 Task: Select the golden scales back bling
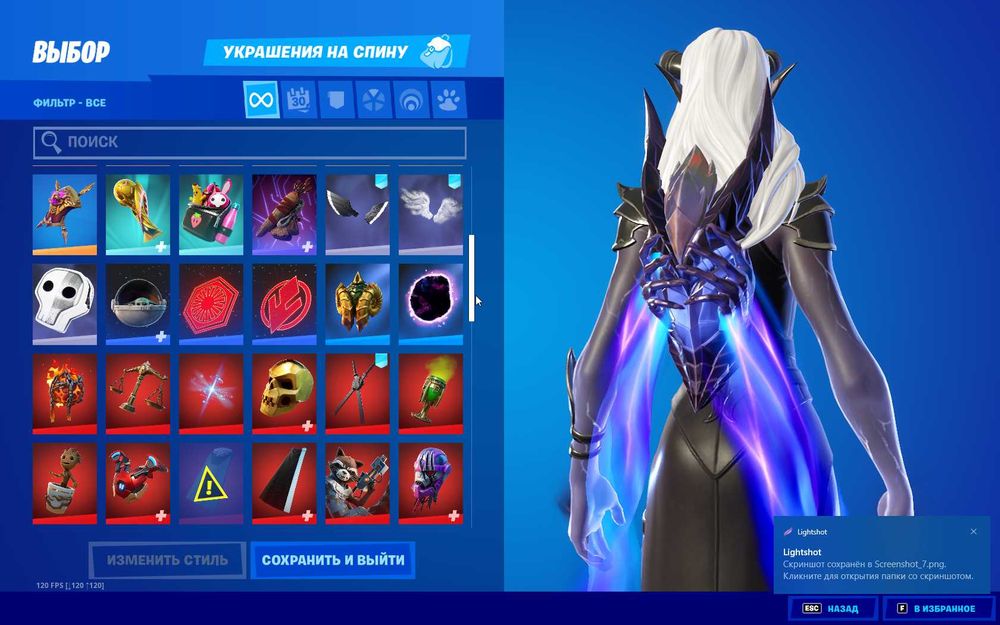138,394
